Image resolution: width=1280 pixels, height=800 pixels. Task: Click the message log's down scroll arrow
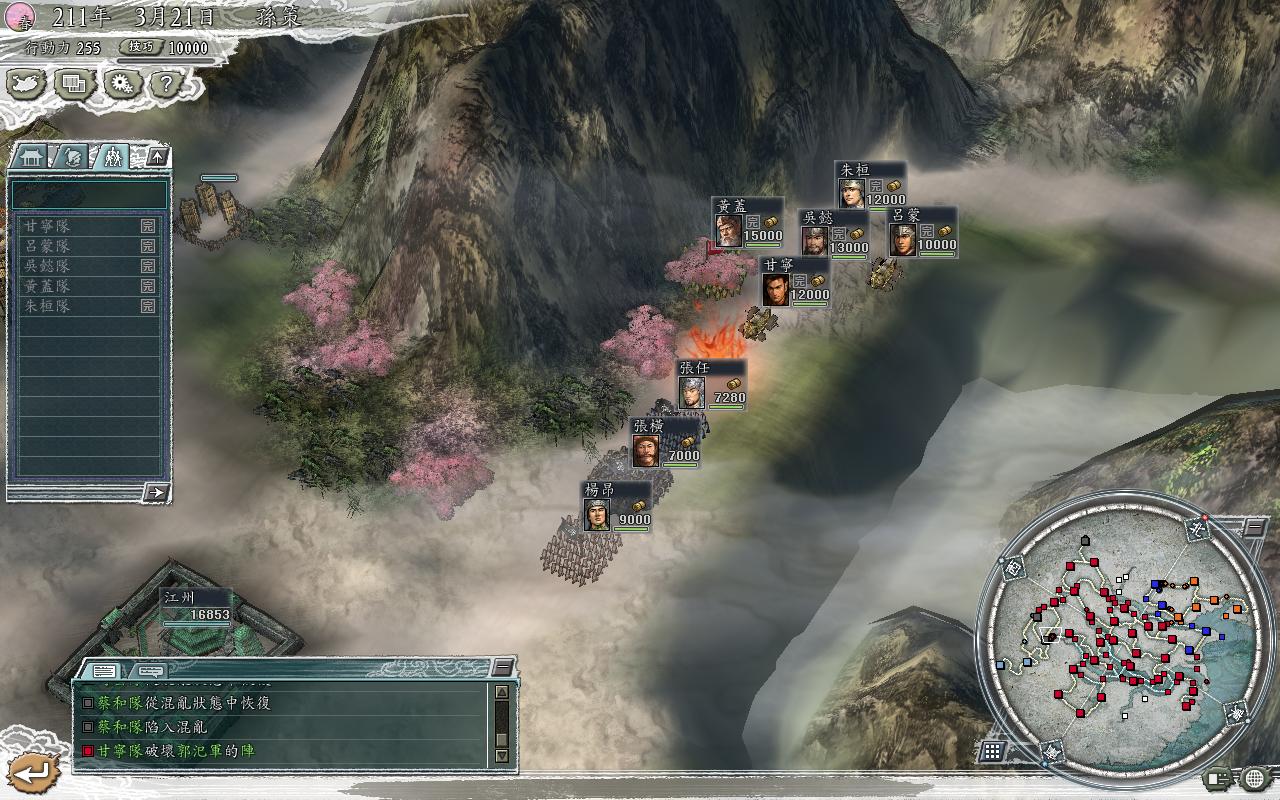click(x=502, y=756)
